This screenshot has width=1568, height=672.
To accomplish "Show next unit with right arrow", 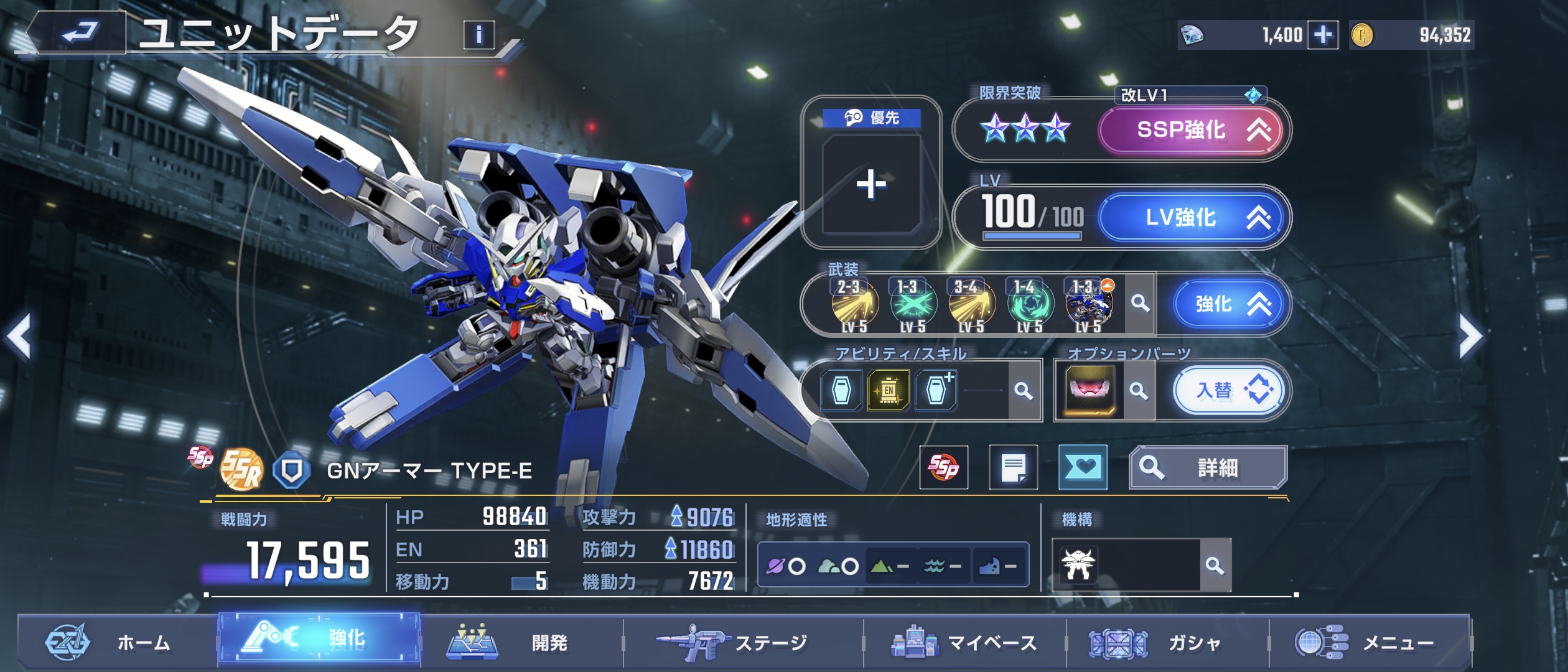I will point(1471,337).
